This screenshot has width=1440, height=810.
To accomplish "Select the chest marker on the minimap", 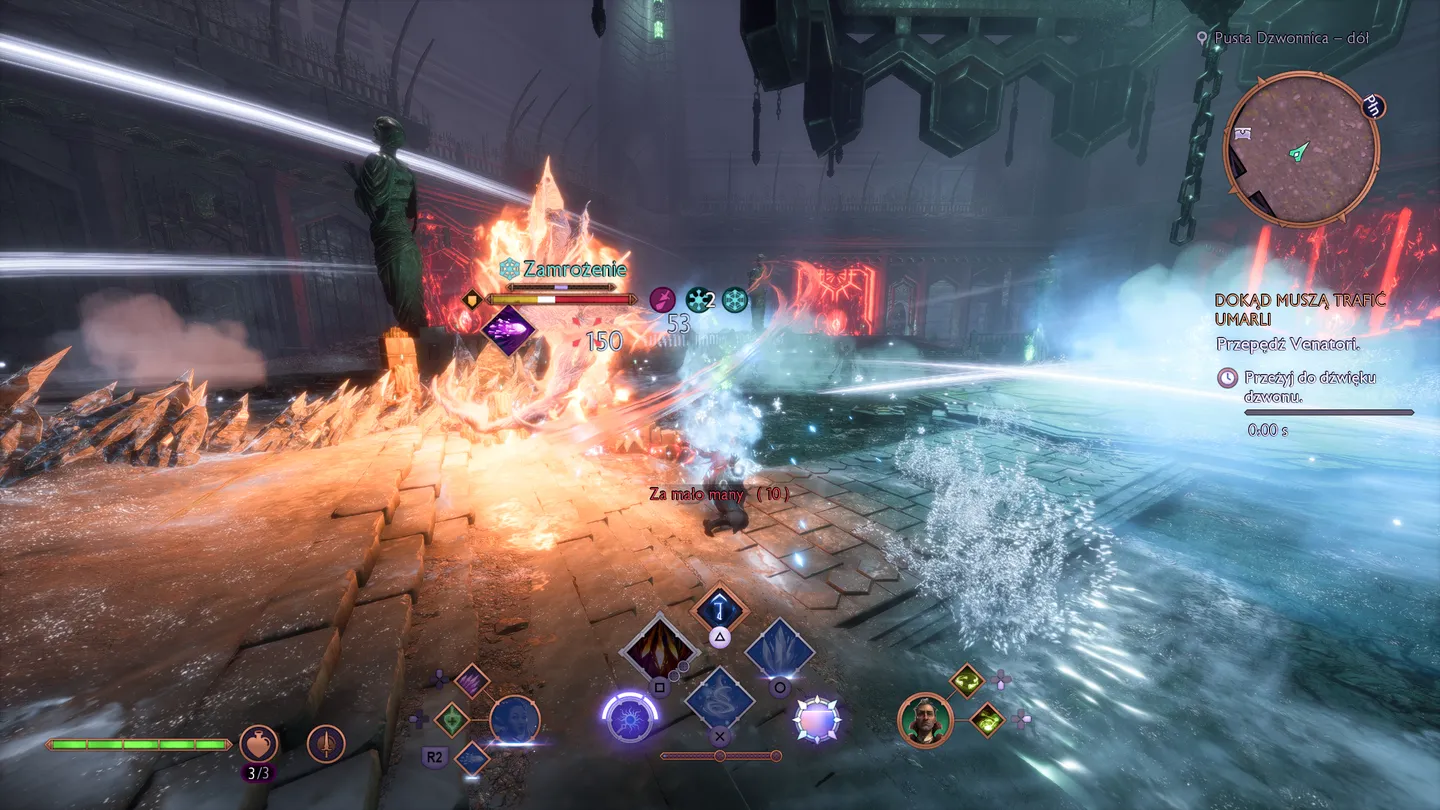I will (x=1243, y=133).
